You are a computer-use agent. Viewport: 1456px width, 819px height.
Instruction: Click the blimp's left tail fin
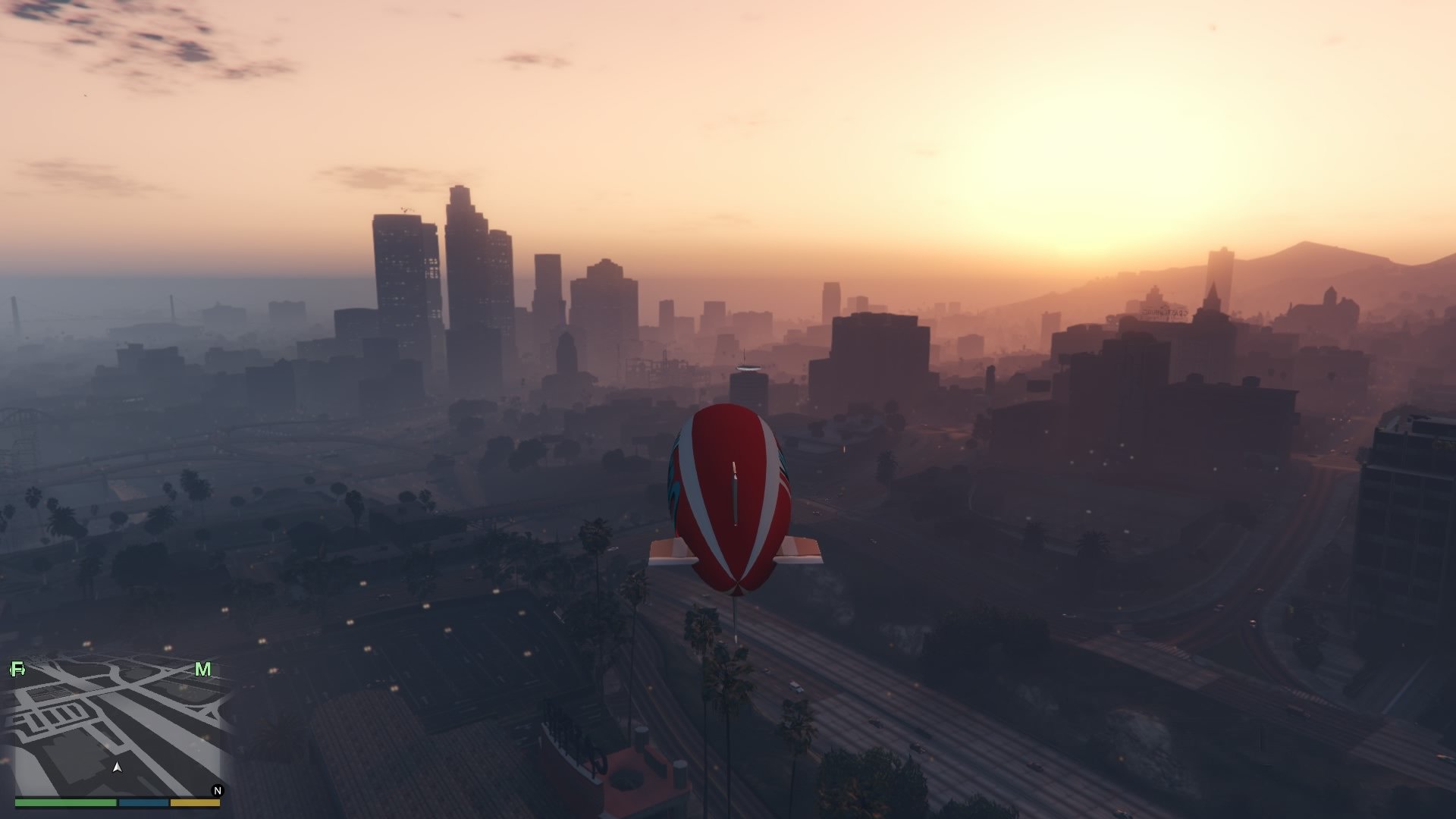(x=670, y=551)
